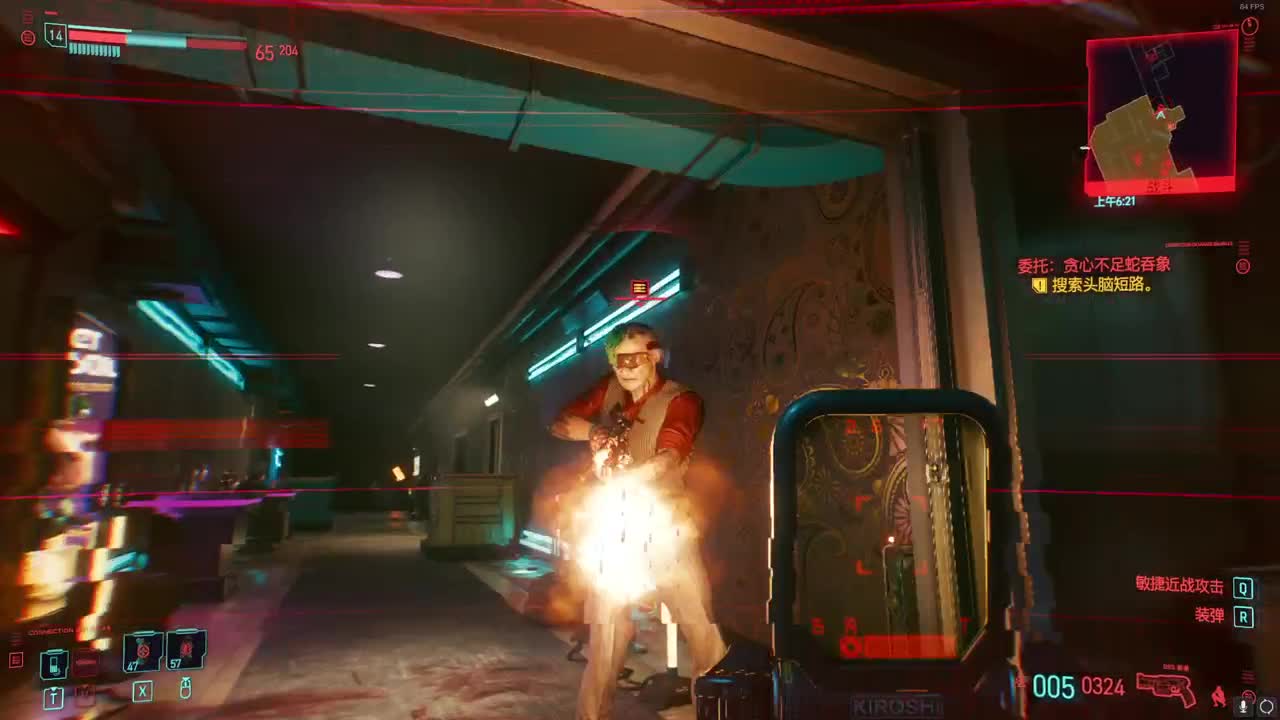Click the clock icon above the minimap

[1250, 28]
